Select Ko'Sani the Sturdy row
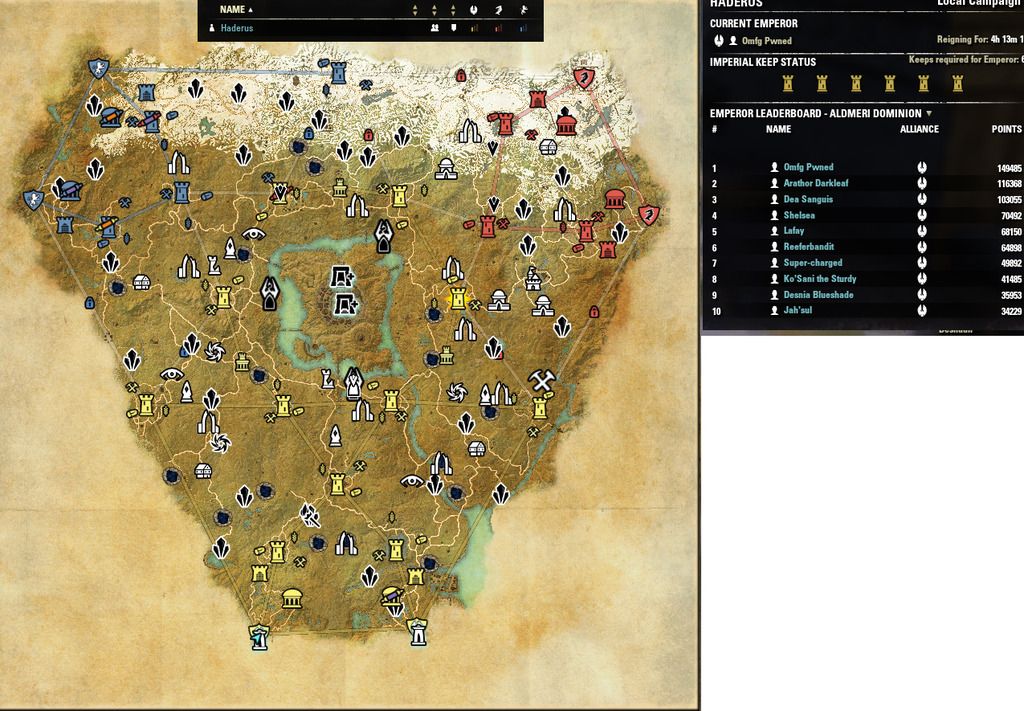 pyautogui.click(x=819, y=279)
